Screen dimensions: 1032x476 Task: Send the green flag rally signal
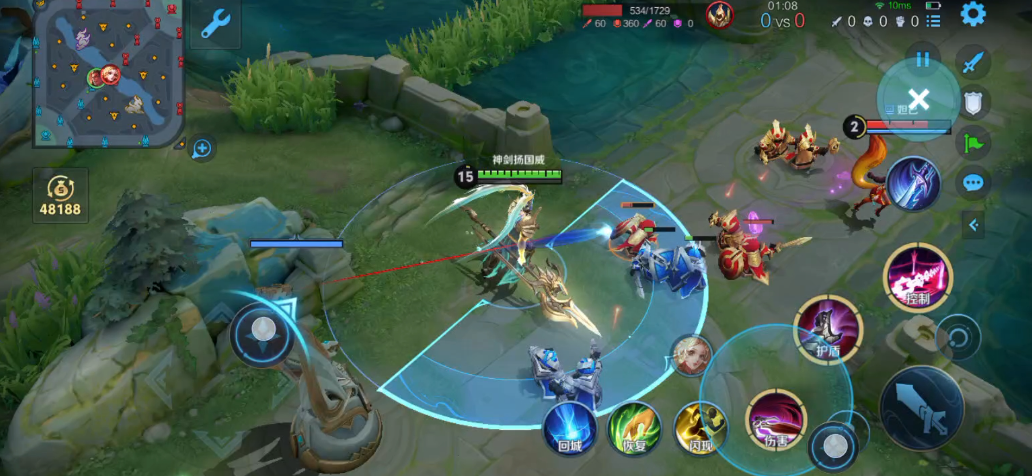(x=973, y=142)
